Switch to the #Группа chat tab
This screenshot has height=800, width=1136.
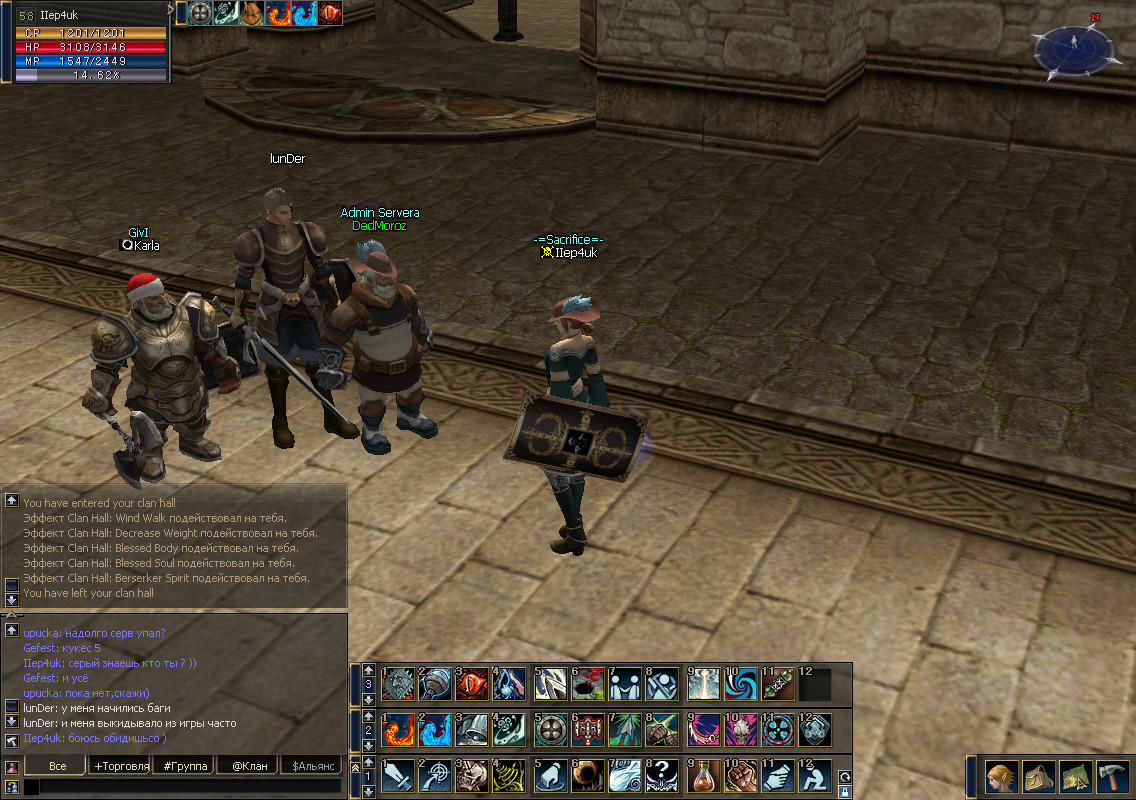click(185, 766)
